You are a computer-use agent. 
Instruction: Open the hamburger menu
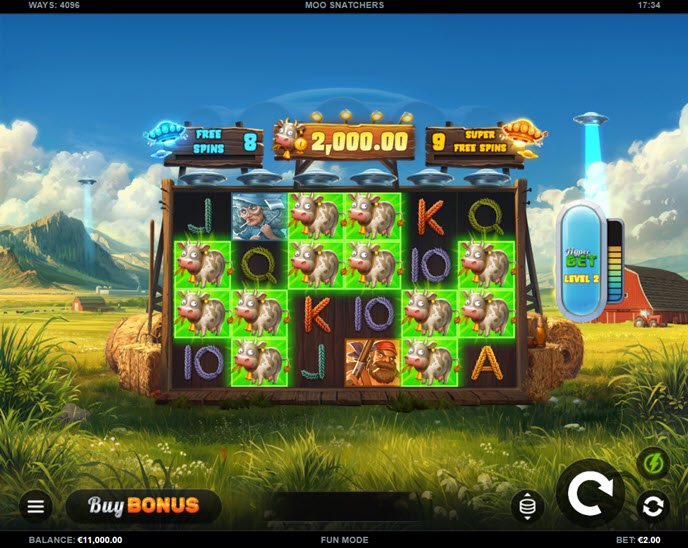[35, 506]
